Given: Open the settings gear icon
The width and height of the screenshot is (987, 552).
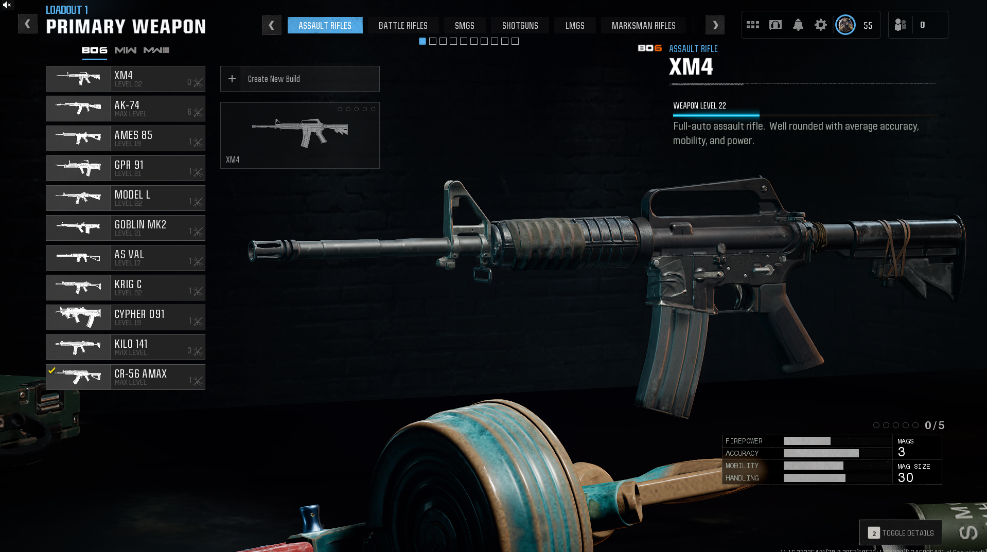Looking at the screenshot, I should pyautogui.click(x=821, y=25).
